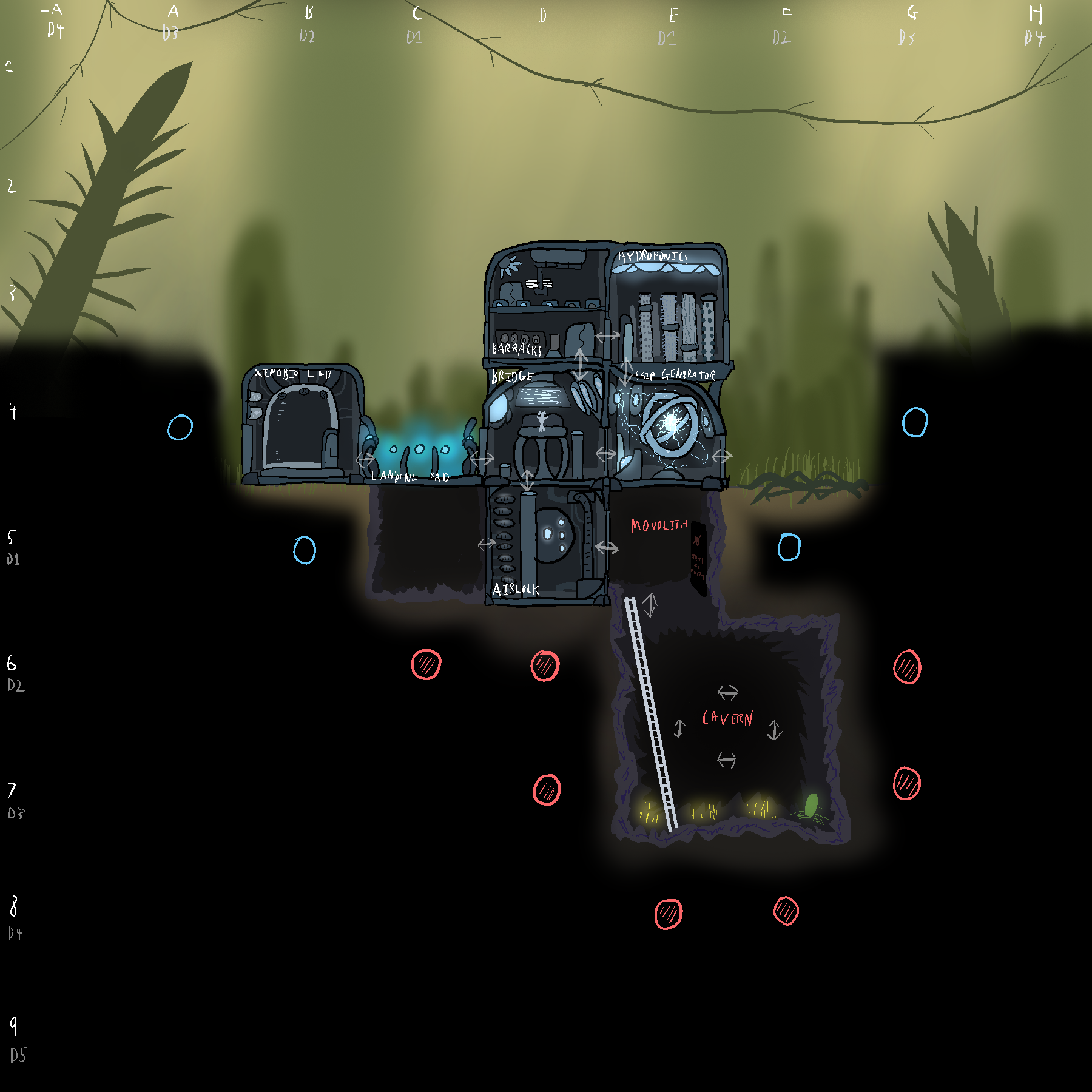Select the Monolith chamber
Viewport: 1092px width, 1092px height.
(661, 546)
